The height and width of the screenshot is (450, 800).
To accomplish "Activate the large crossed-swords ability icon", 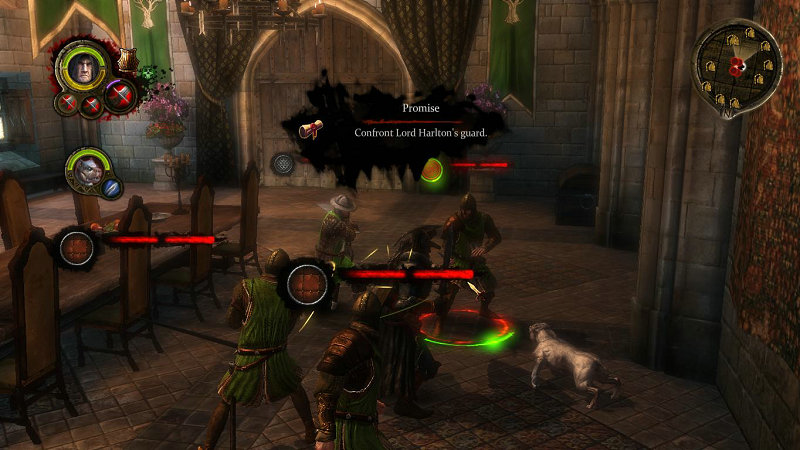I will click(x=121, y=96).
